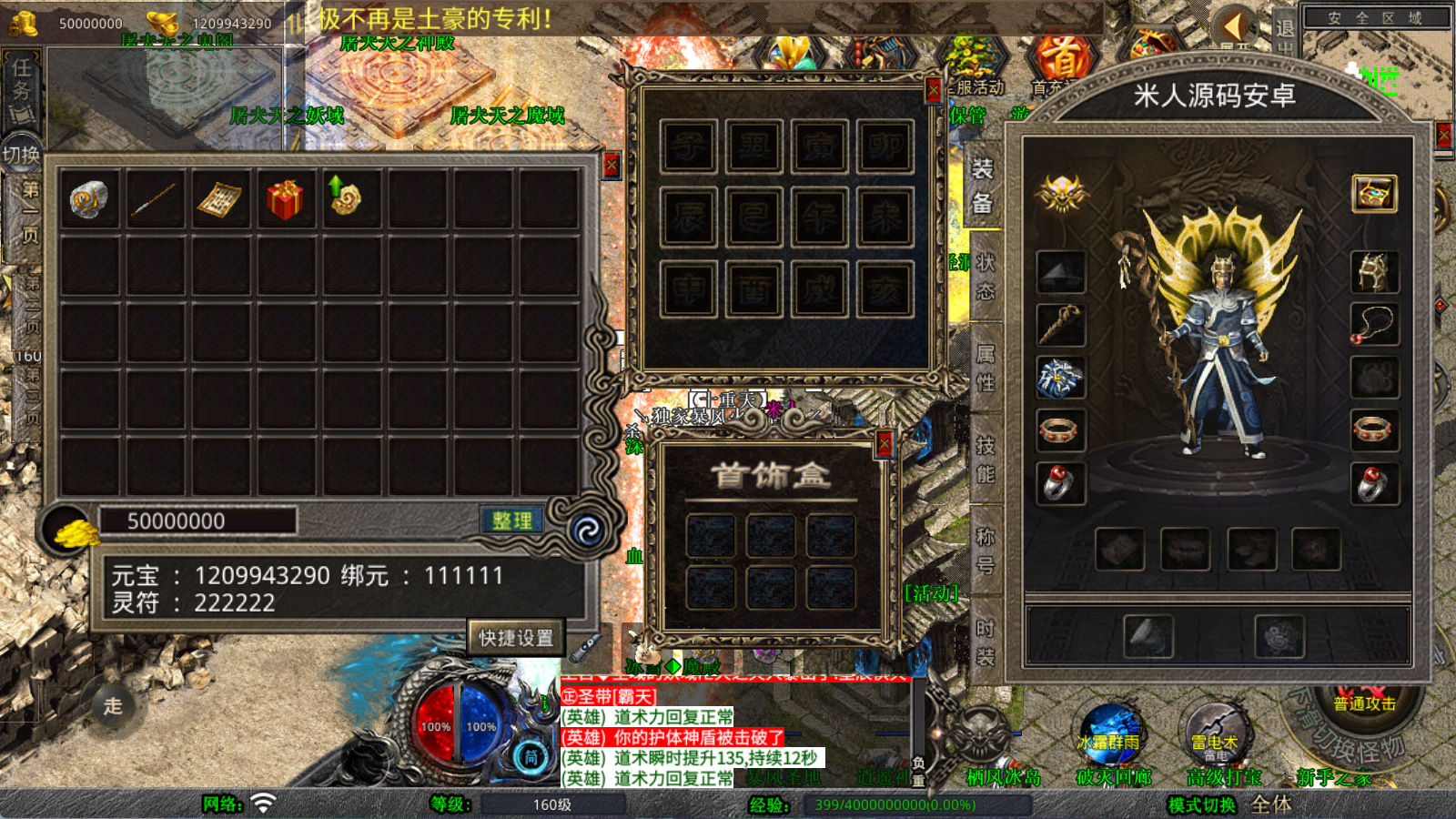Open the 属性 attributes tab
Screen dimensions: 1456x819
(x=985, y=368)
